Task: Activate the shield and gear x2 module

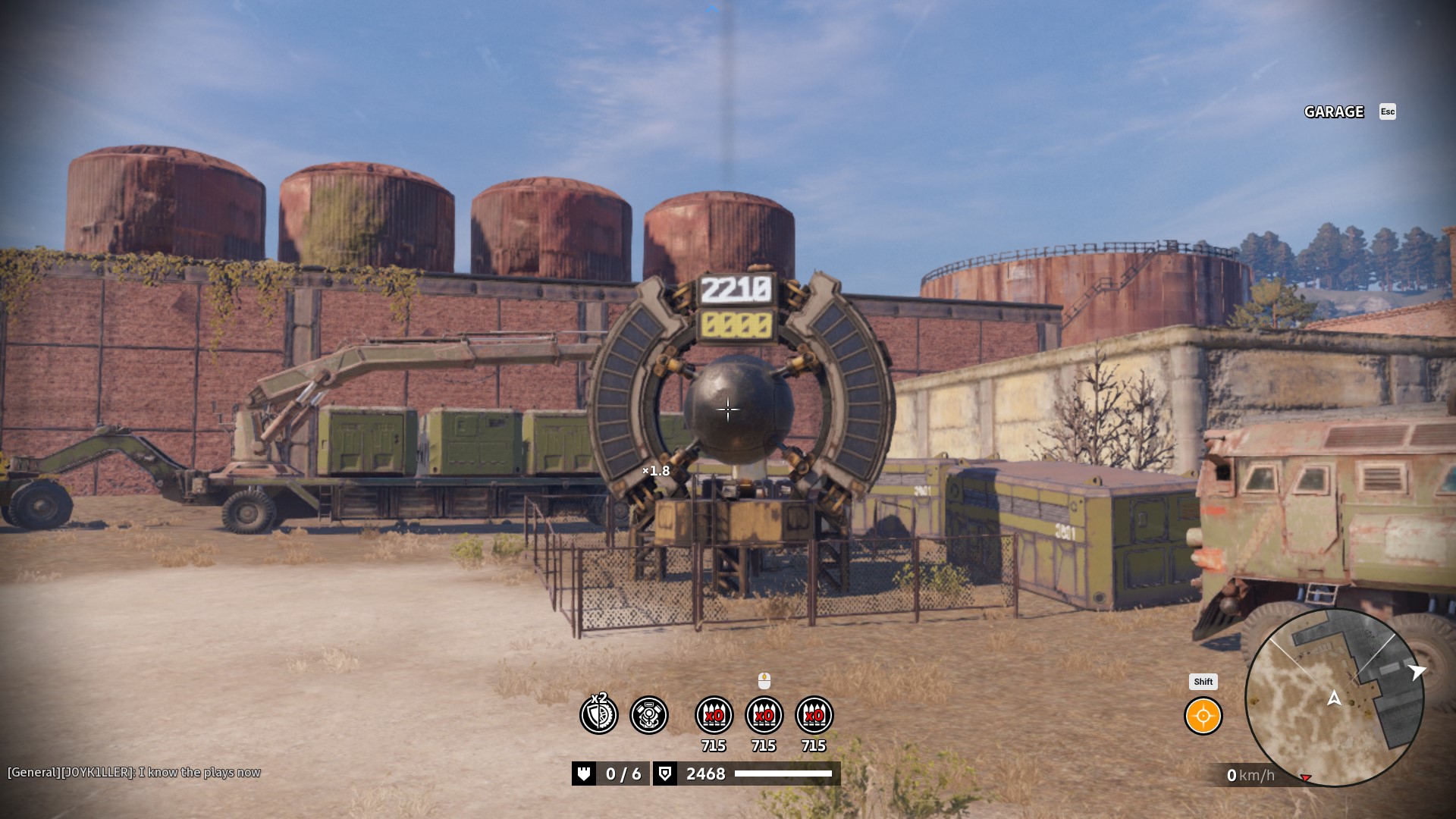Action: 599,714
